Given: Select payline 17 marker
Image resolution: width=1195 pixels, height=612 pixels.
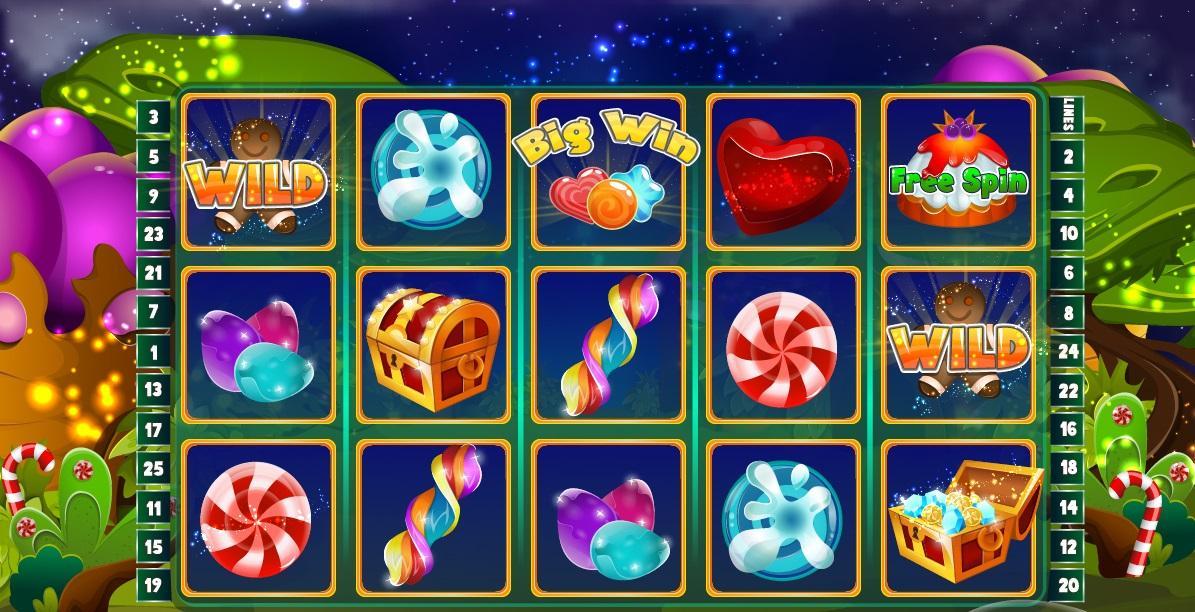Looking at the screenshot, I should tap(153, 429).
